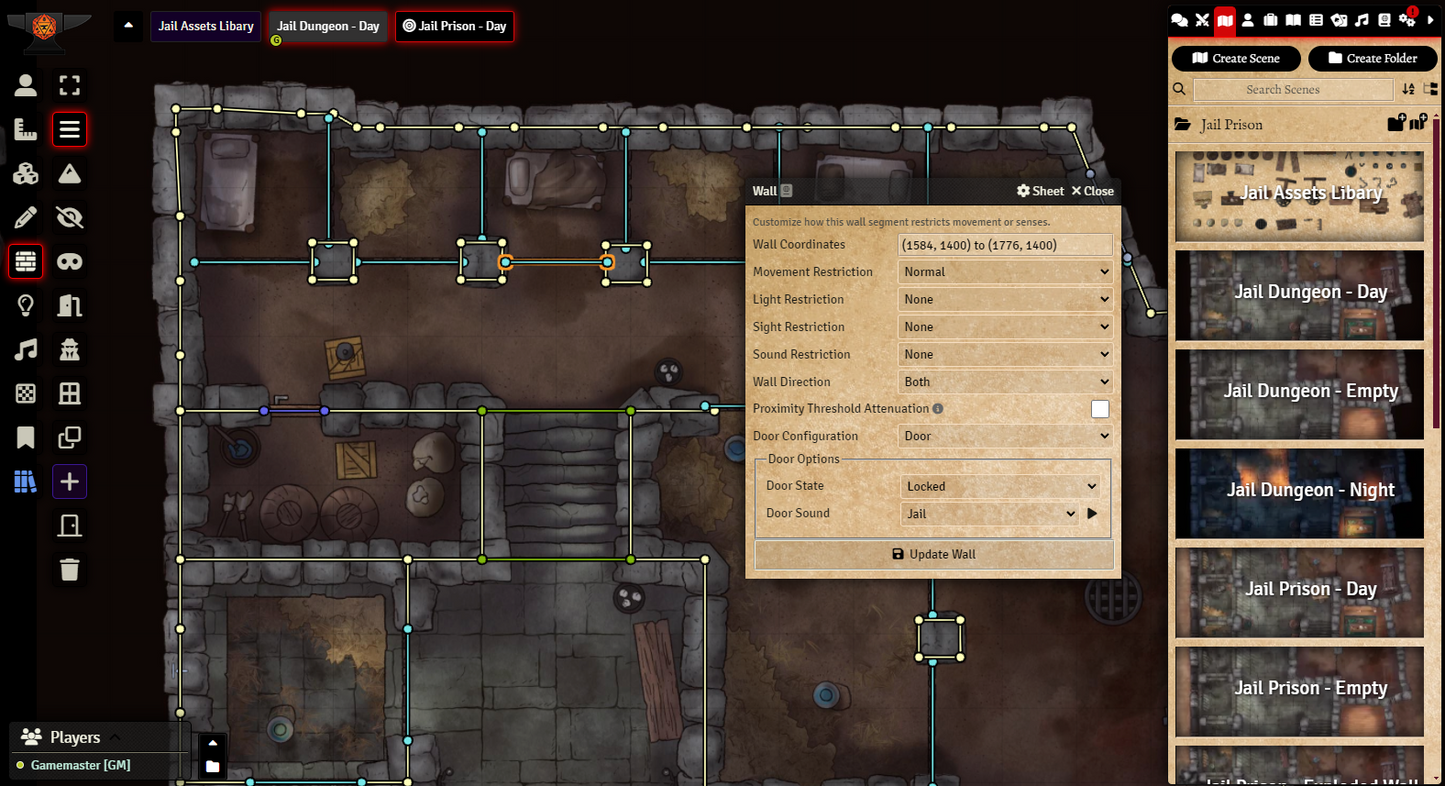This screenshot has width=1445, height=786.
Task: Toggle the Proximity Threshold Attenuation checkbox
Action: pos(1100,409)
